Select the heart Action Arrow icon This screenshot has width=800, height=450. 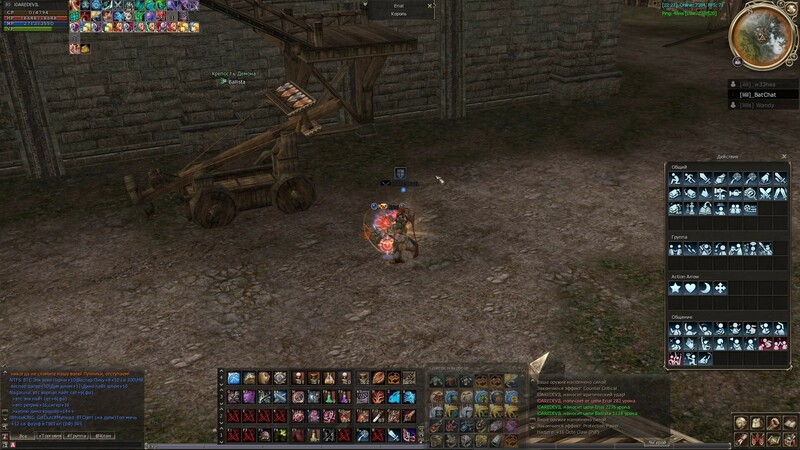690,288
